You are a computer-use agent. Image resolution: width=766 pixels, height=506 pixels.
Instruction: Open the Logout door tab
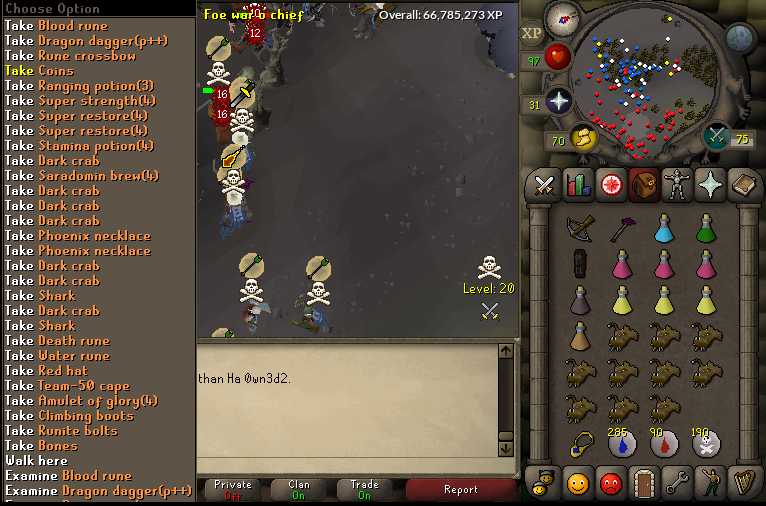coord(644,484)
